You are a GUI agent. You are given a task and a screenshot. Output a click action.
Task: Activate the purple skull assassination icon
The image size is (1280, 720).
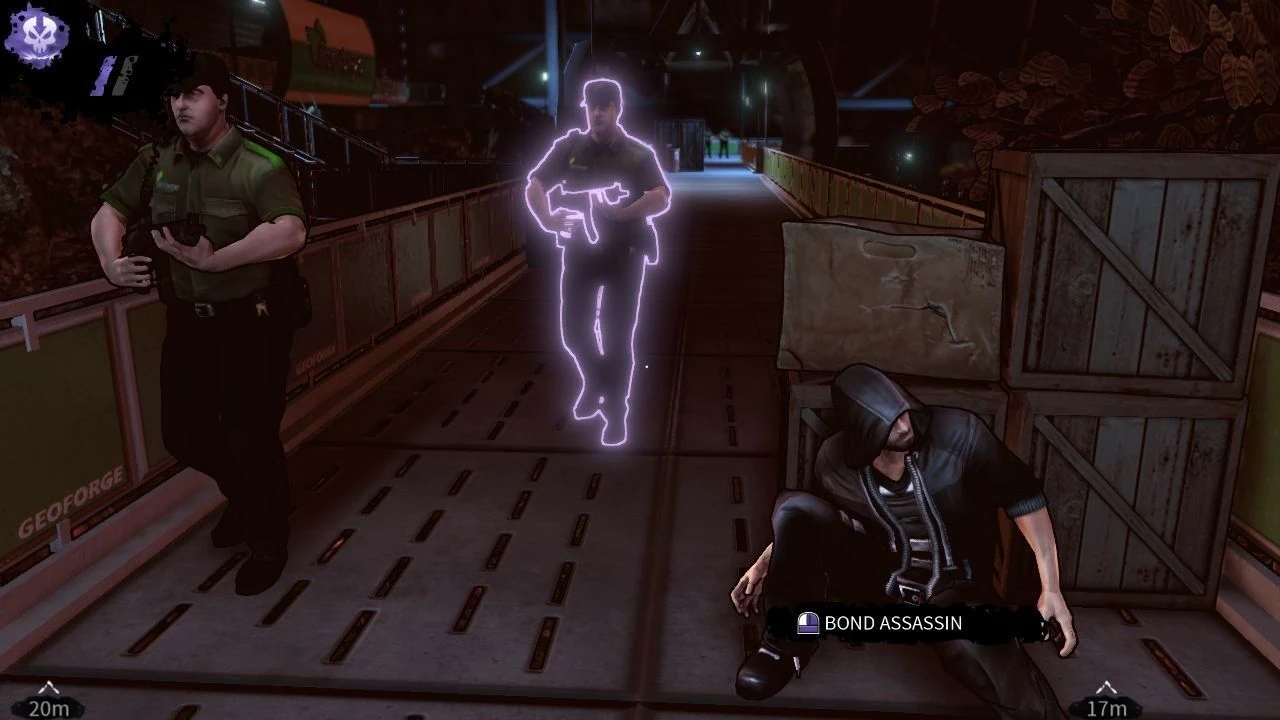(x=36, y=35)
